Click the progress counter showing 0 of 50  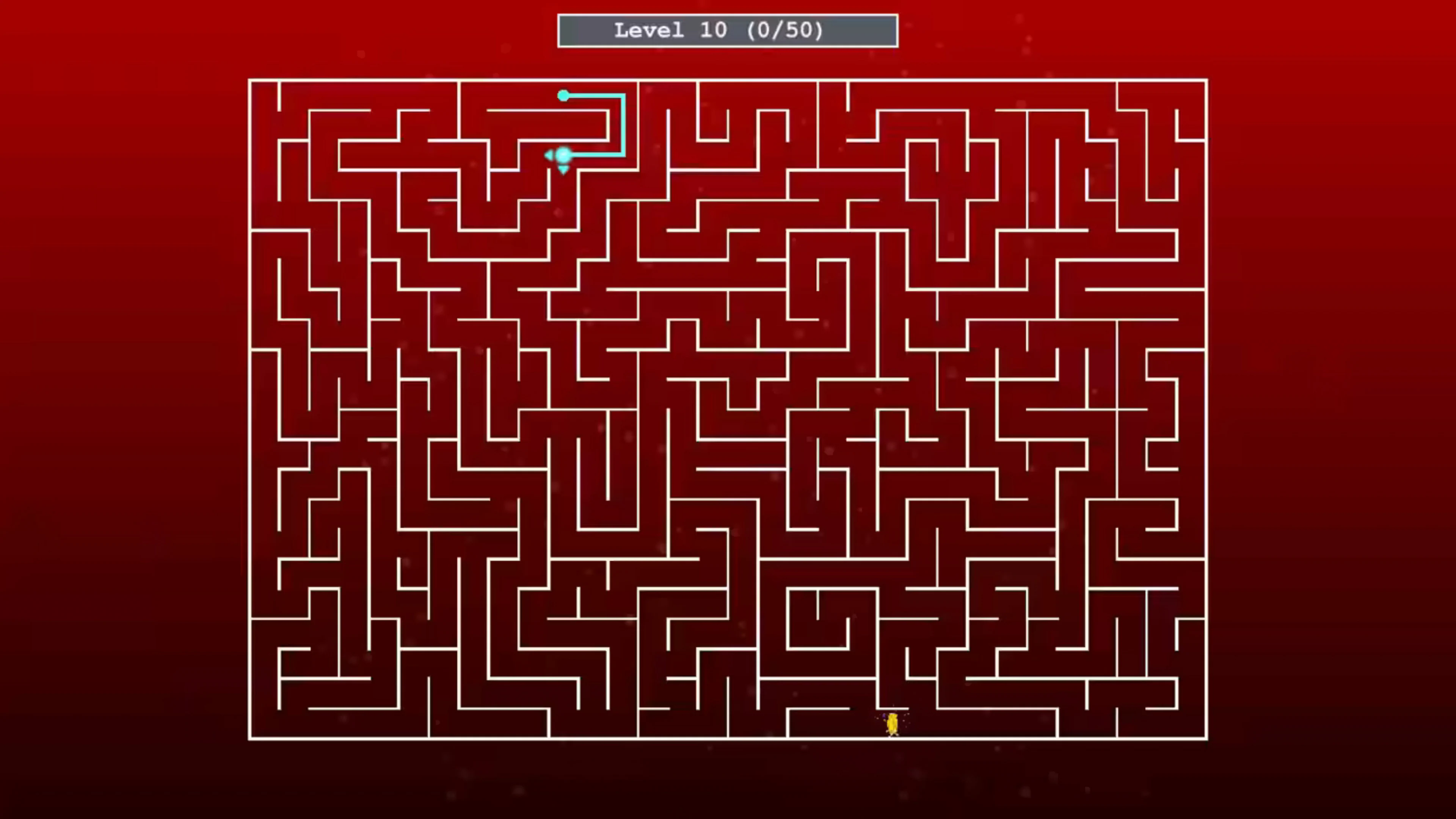pyautogui.click(x=786, y=30)
